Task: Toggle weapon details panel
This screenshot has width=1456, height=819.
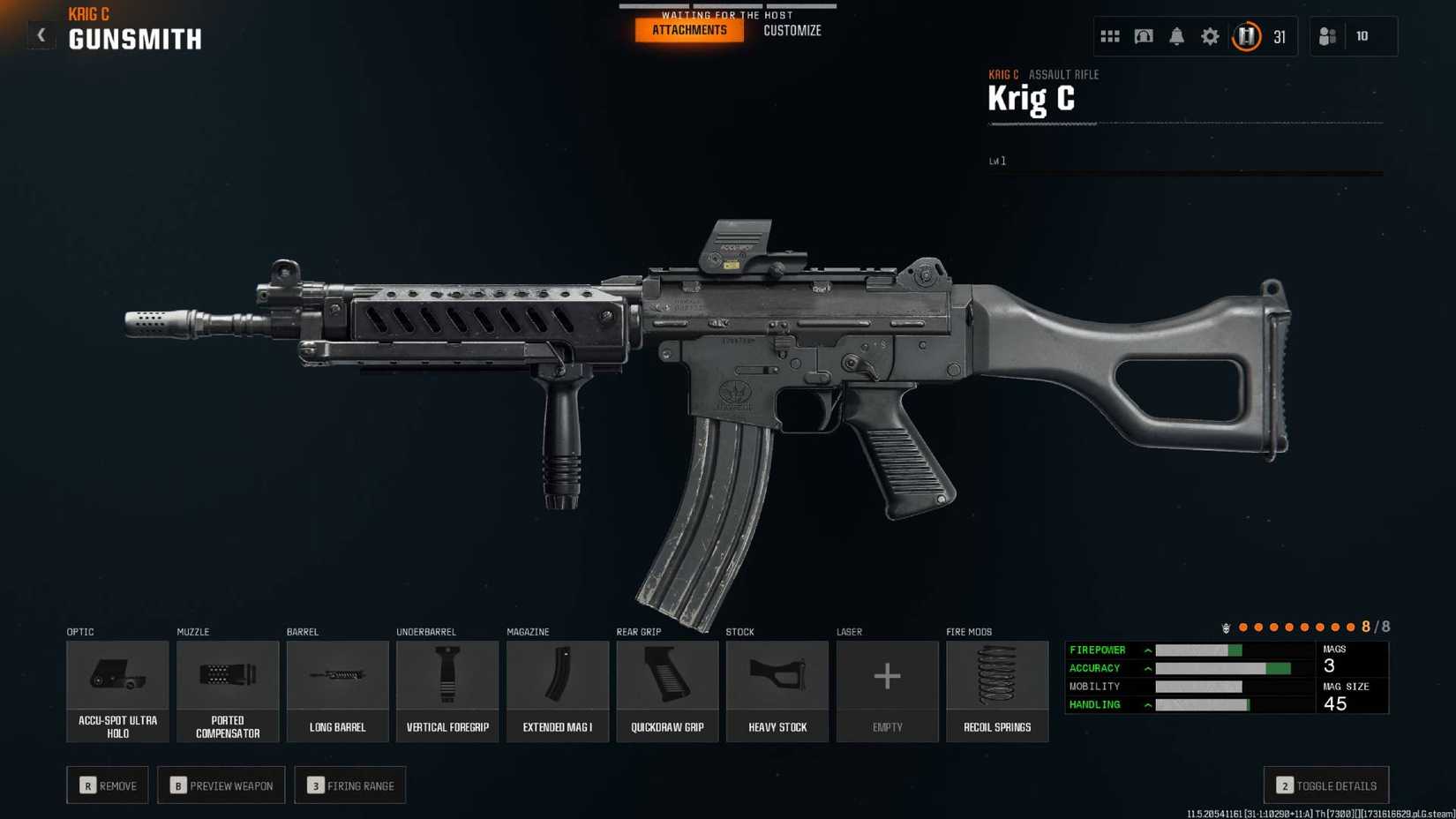Action: 1325,785
